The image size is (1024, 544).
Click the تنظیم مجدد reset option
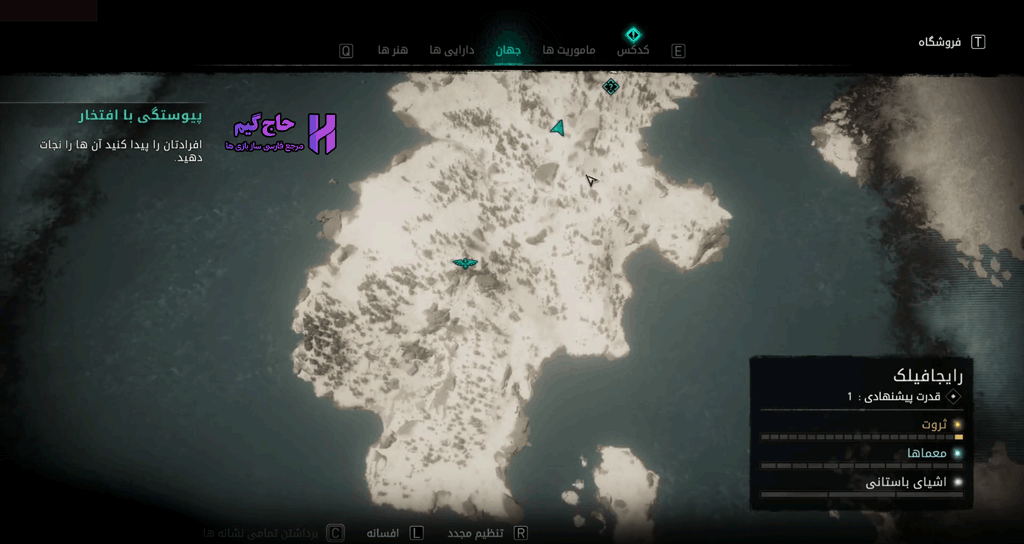pyautogui.click(x=474, y=533)
